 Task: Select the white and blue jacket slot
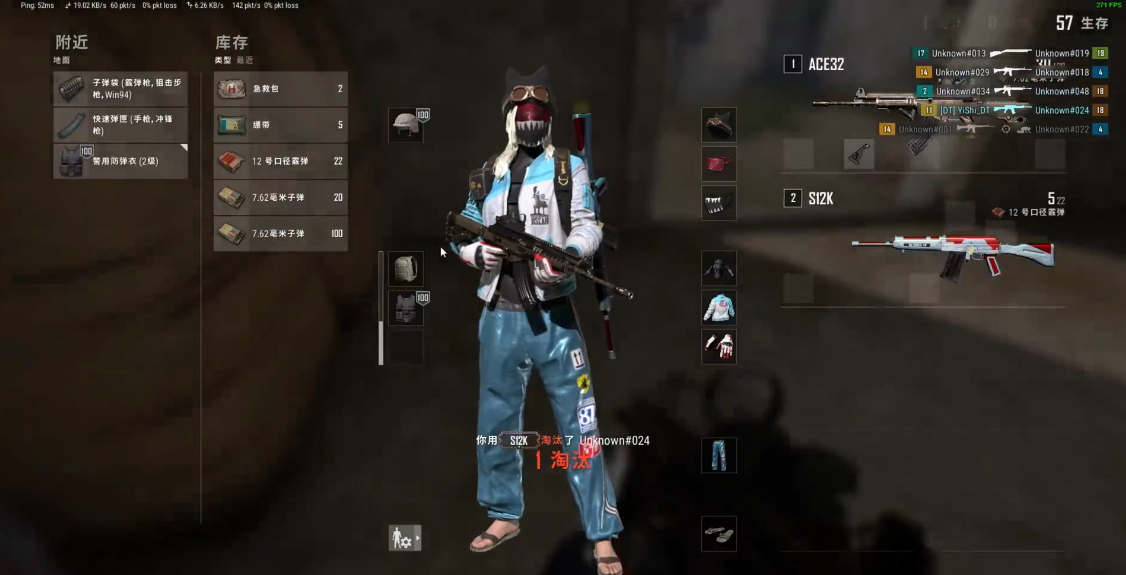tap(719, 307)
